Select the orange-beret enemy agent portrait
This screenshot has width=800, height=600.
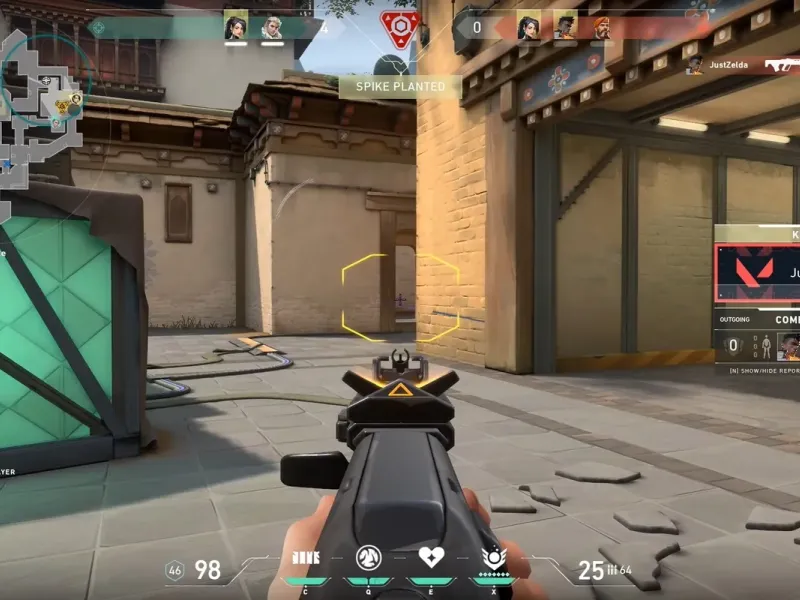pos(601,26)
